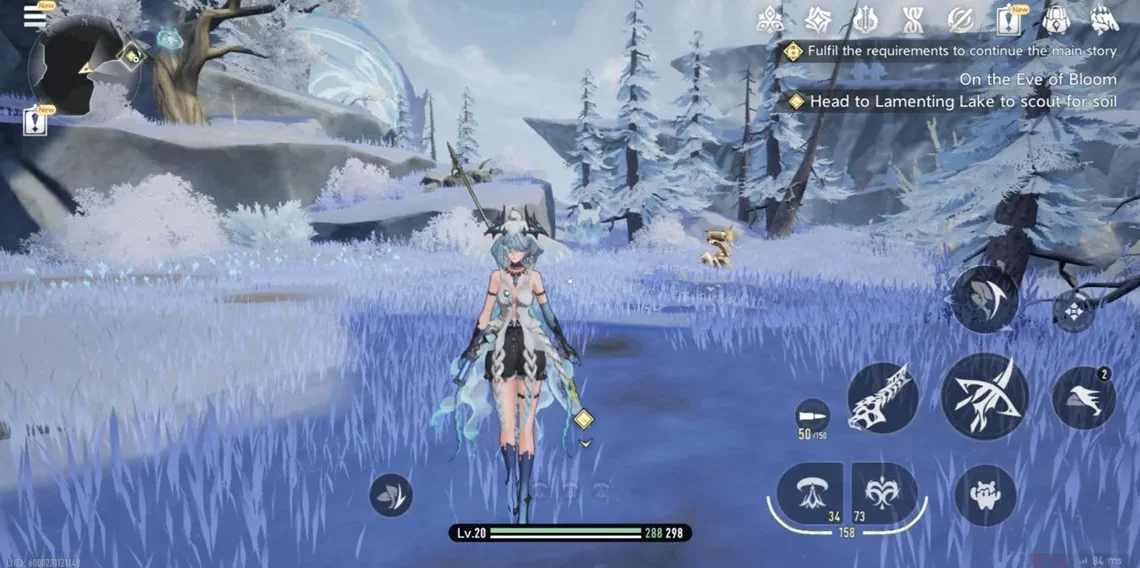The image size is (1140, 568).
Task: Open the crossed-circle icon in the top bar
Action: point(960,19)
